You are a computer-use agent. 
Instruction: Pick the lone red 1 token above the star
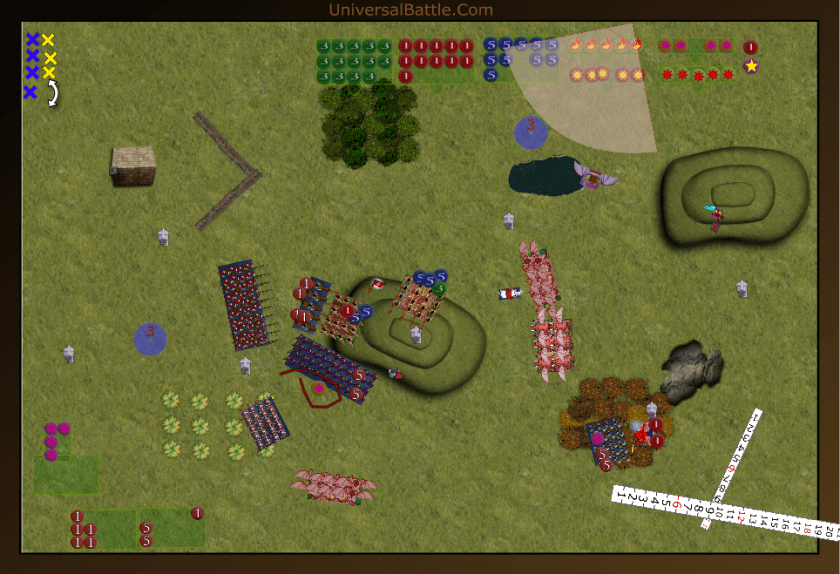751,47
